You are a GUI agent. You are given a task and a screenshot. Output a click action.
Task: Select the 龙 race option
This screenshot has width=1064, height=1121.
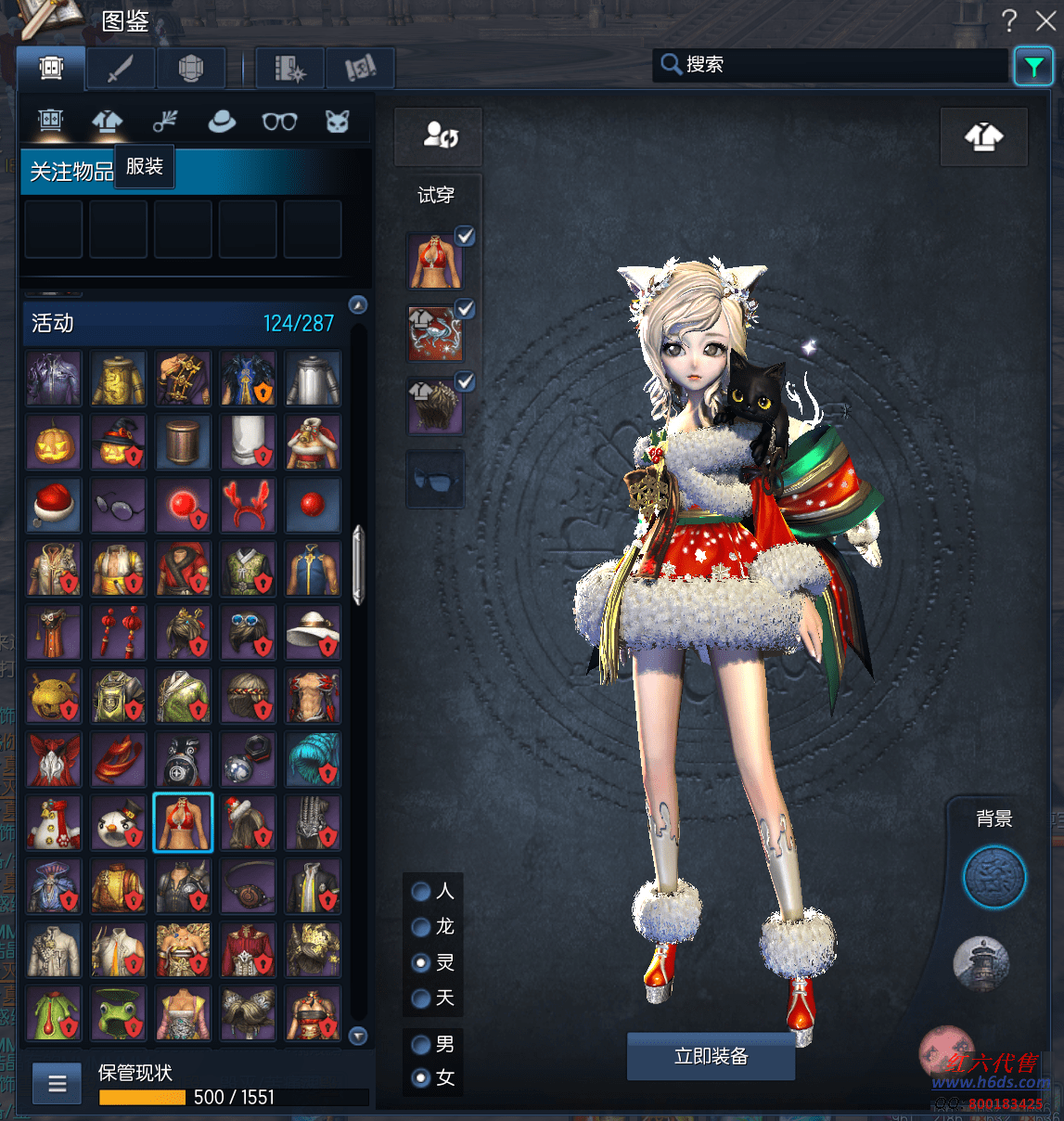pyautogui.click(x=421, y=927)
